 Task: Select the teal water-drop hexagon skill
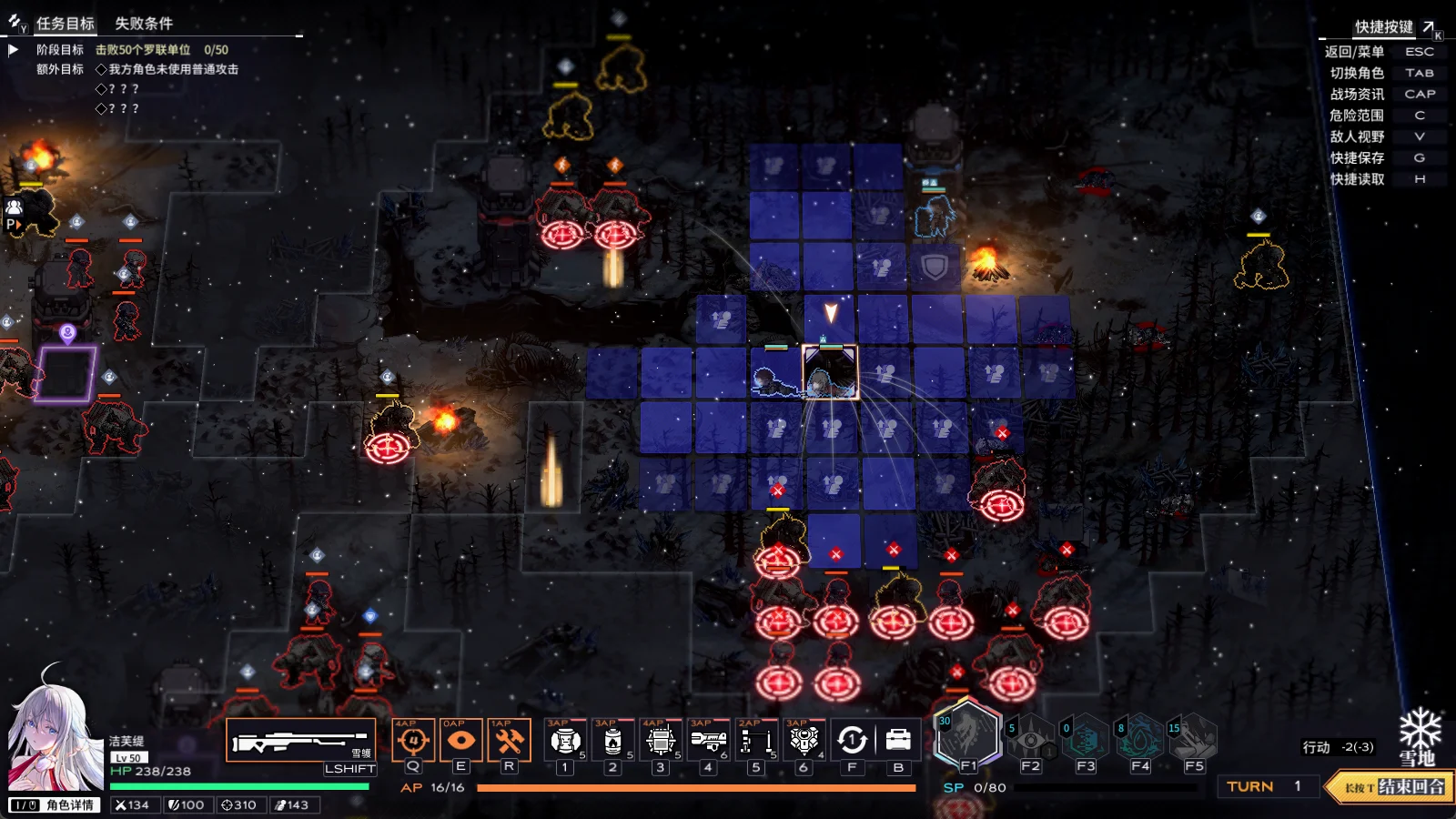[x=1140, y=739]
